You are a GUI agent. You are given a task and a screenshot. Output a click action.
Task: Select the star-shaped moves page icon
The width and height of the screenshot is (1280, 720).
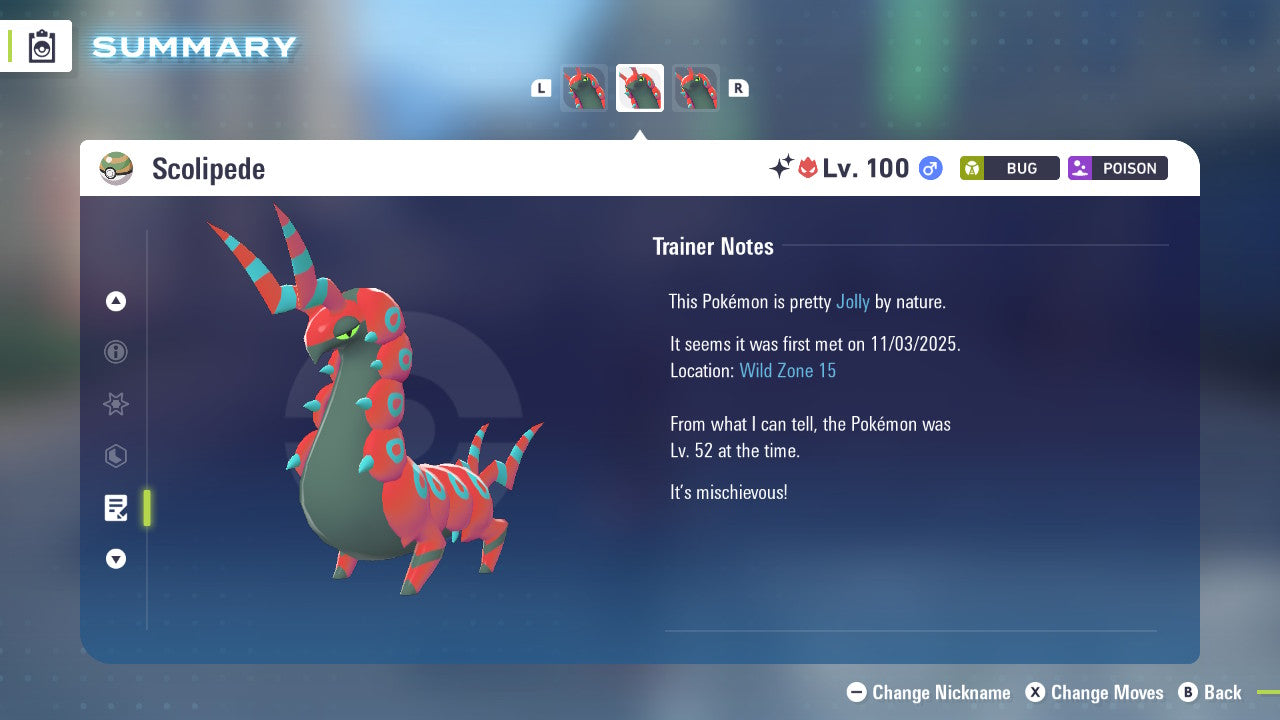pyautogui.click(x=115, y=404)
